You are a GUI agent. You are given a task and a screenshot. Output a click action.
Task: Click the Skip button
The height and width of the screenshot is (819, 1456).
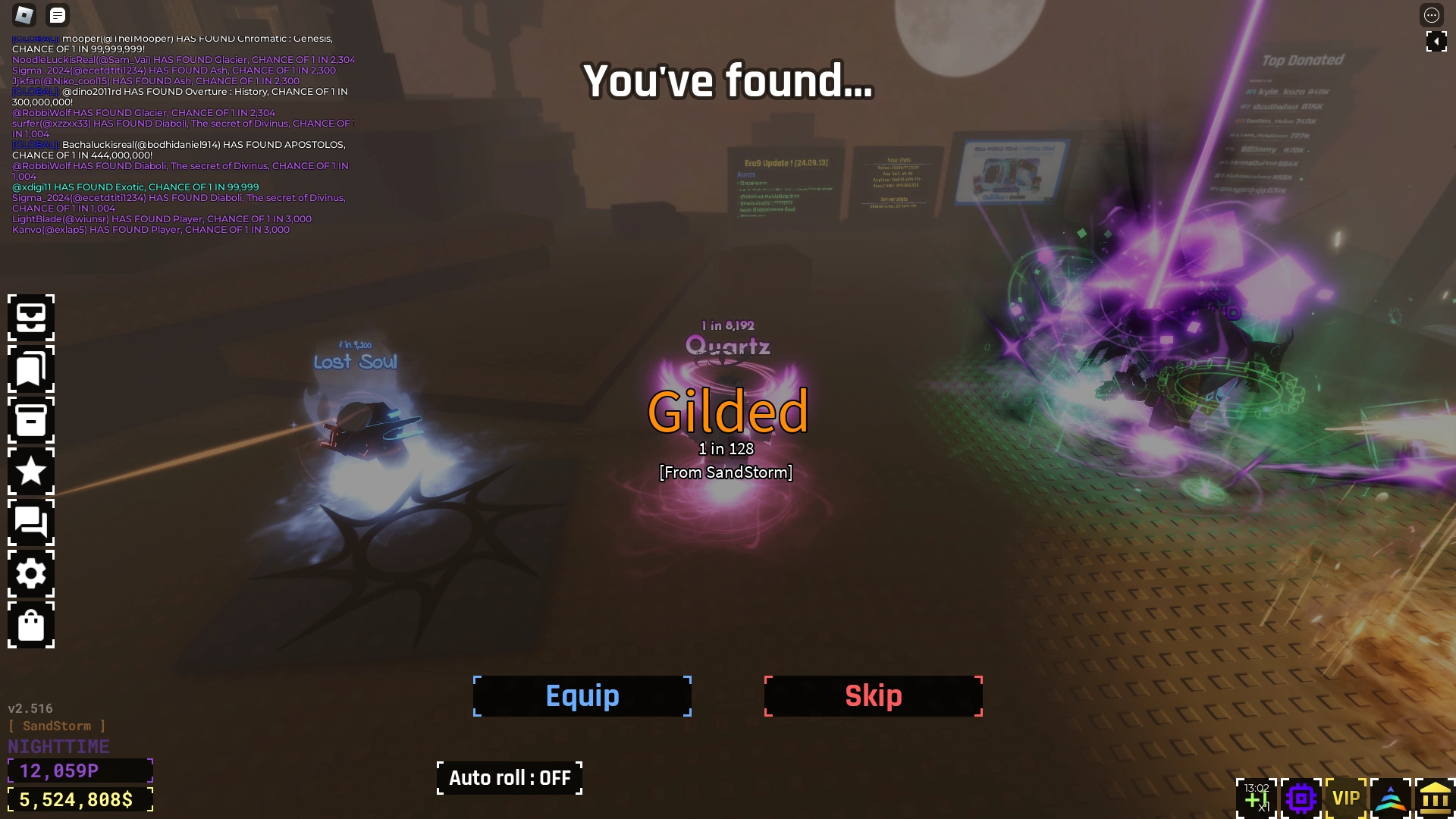[873, 695]
